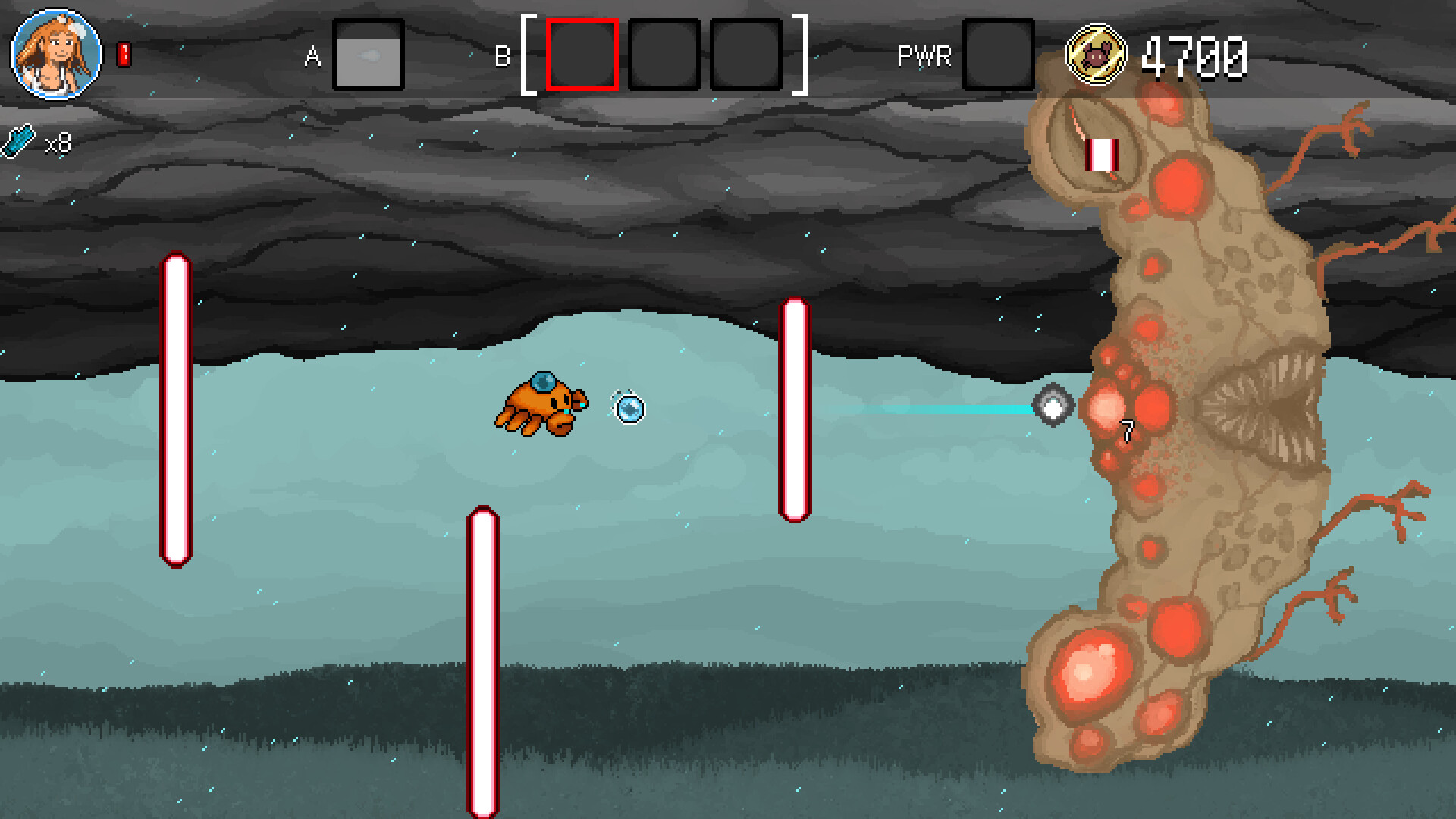Open the left opening bracket of B slots
The width and height of the screenshot is (1456, 819).
tap(529, 53)
